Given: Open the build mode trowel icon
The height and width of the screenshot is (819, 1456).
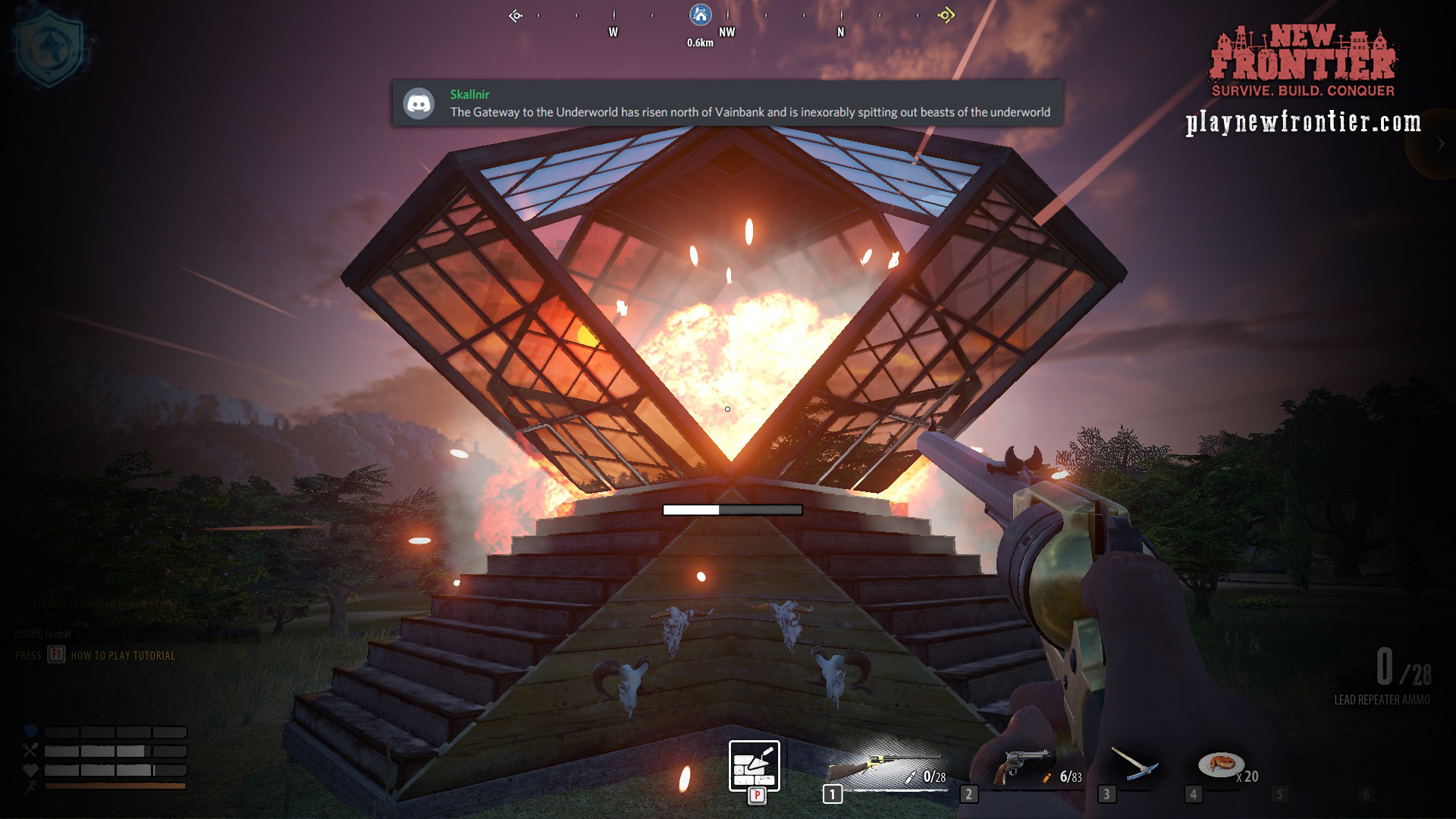Looking at the screenshot, I should point(754,766).
